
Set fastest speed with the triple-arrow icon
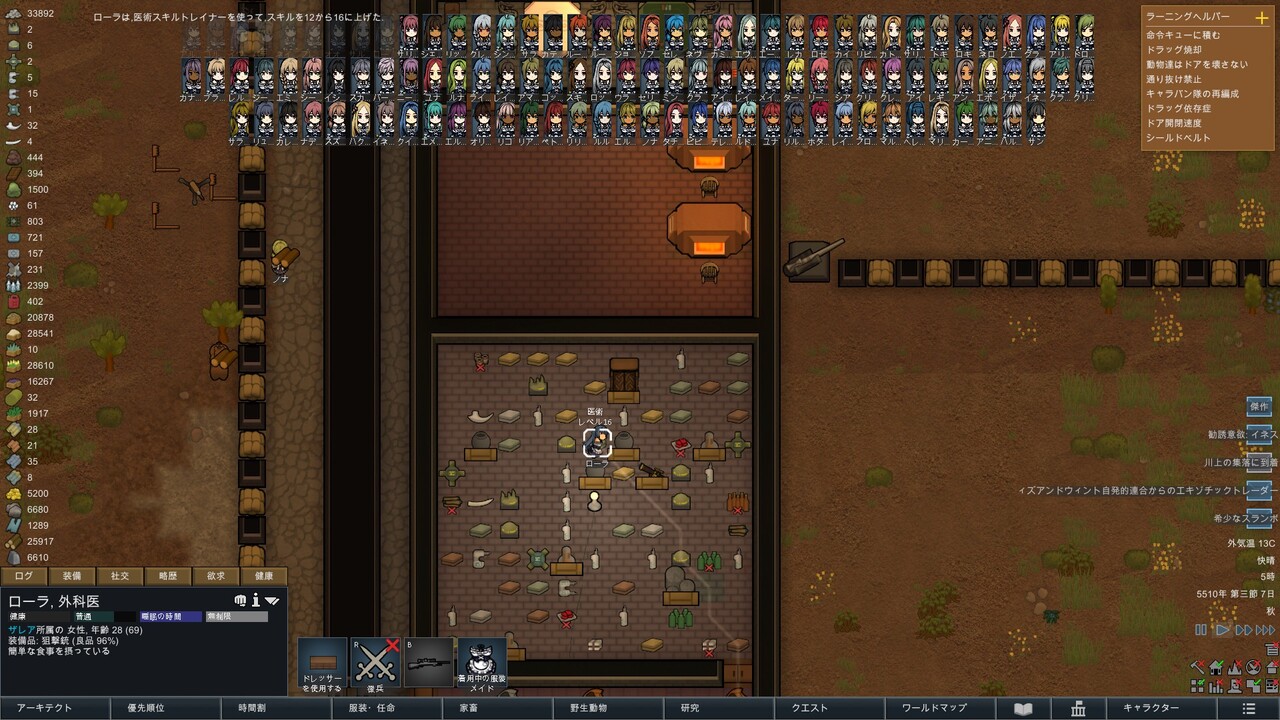click(1265, 630)
